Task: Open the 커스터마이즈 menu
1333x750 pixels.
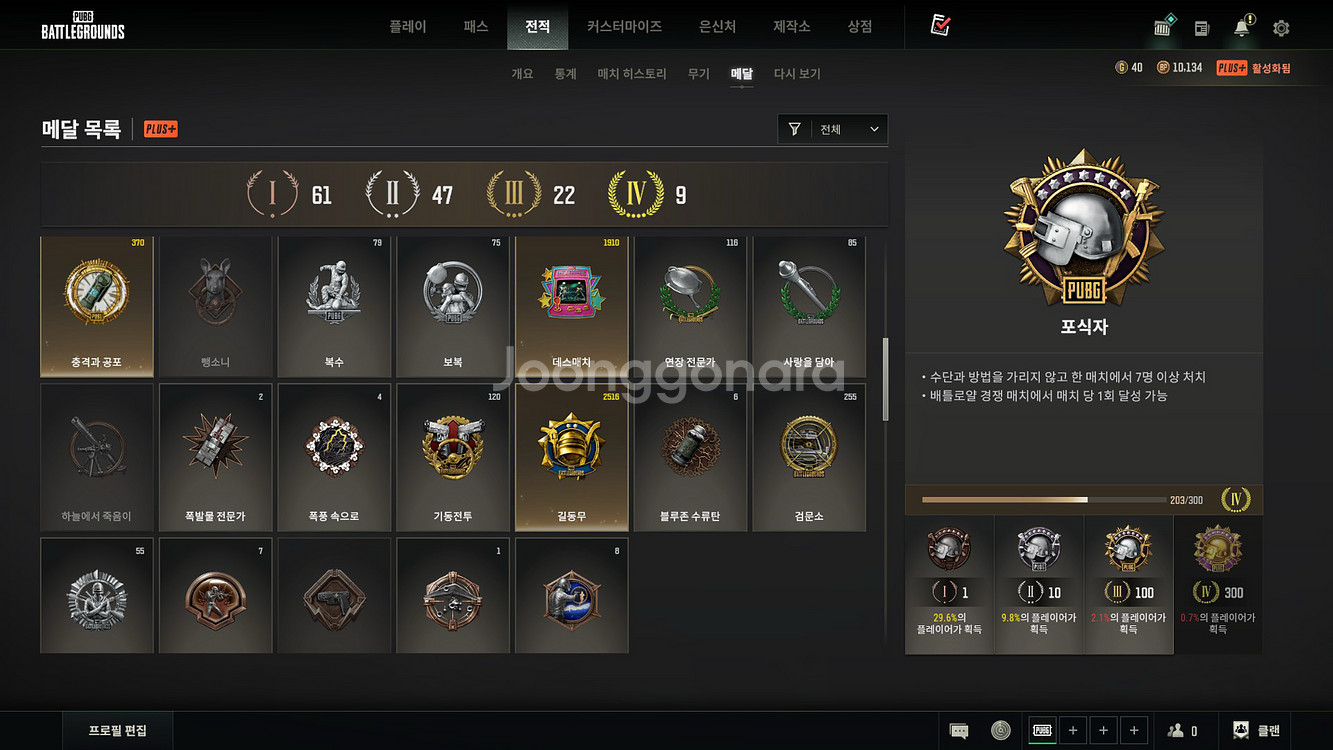Action: 624,27
